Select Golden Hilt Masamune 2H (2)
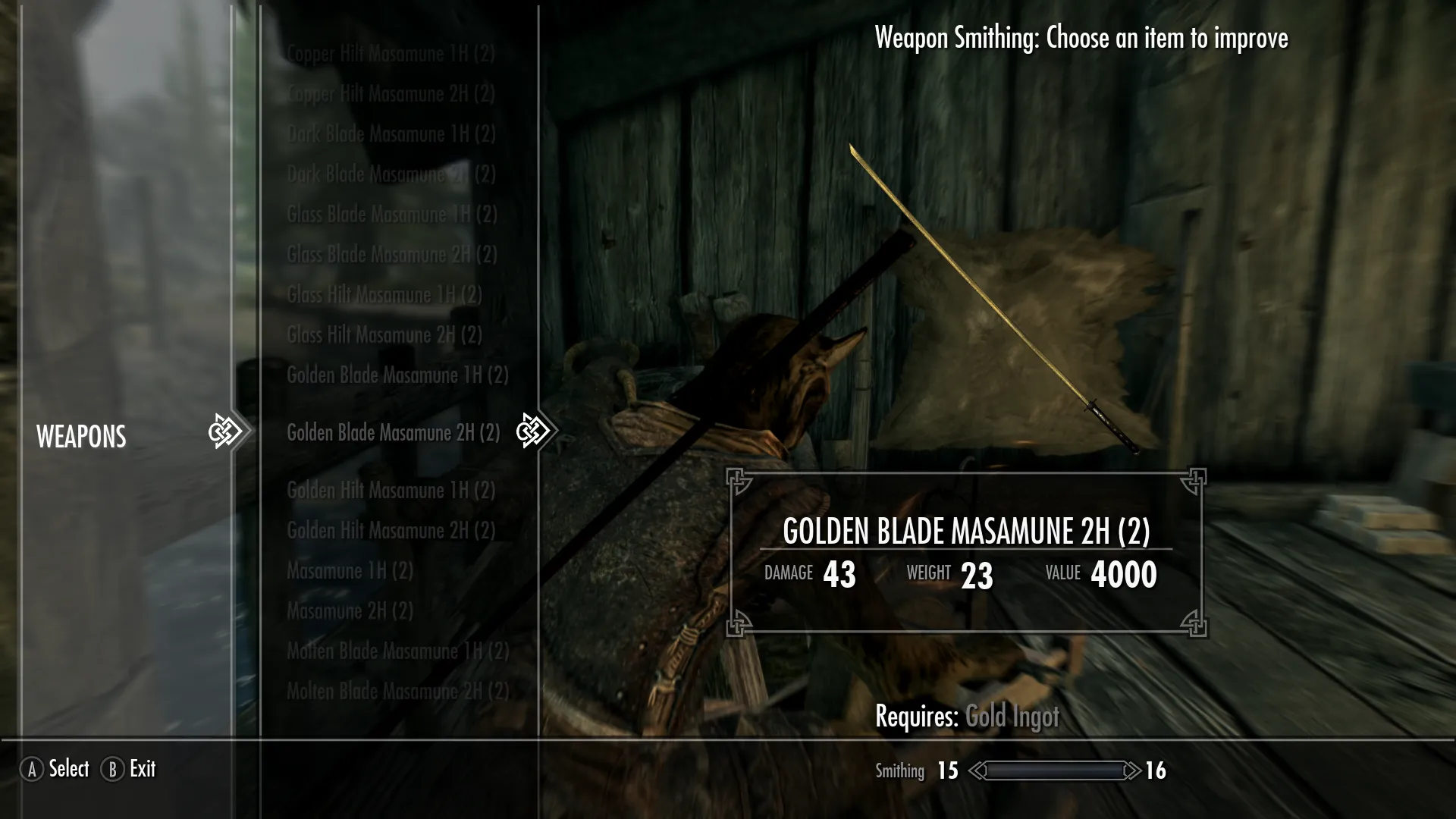This screenshot has height=819, width=1456. click(x=391, y=531)
